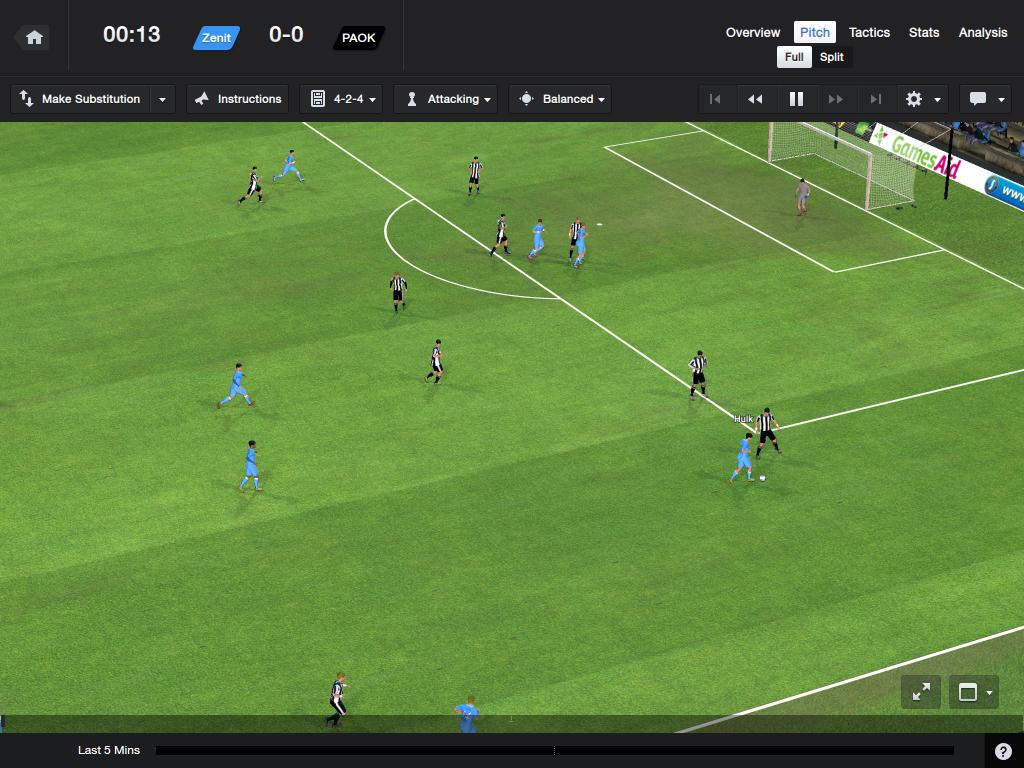Show the Tactics tab
The image size is (1024, 768).
(869, 32)
